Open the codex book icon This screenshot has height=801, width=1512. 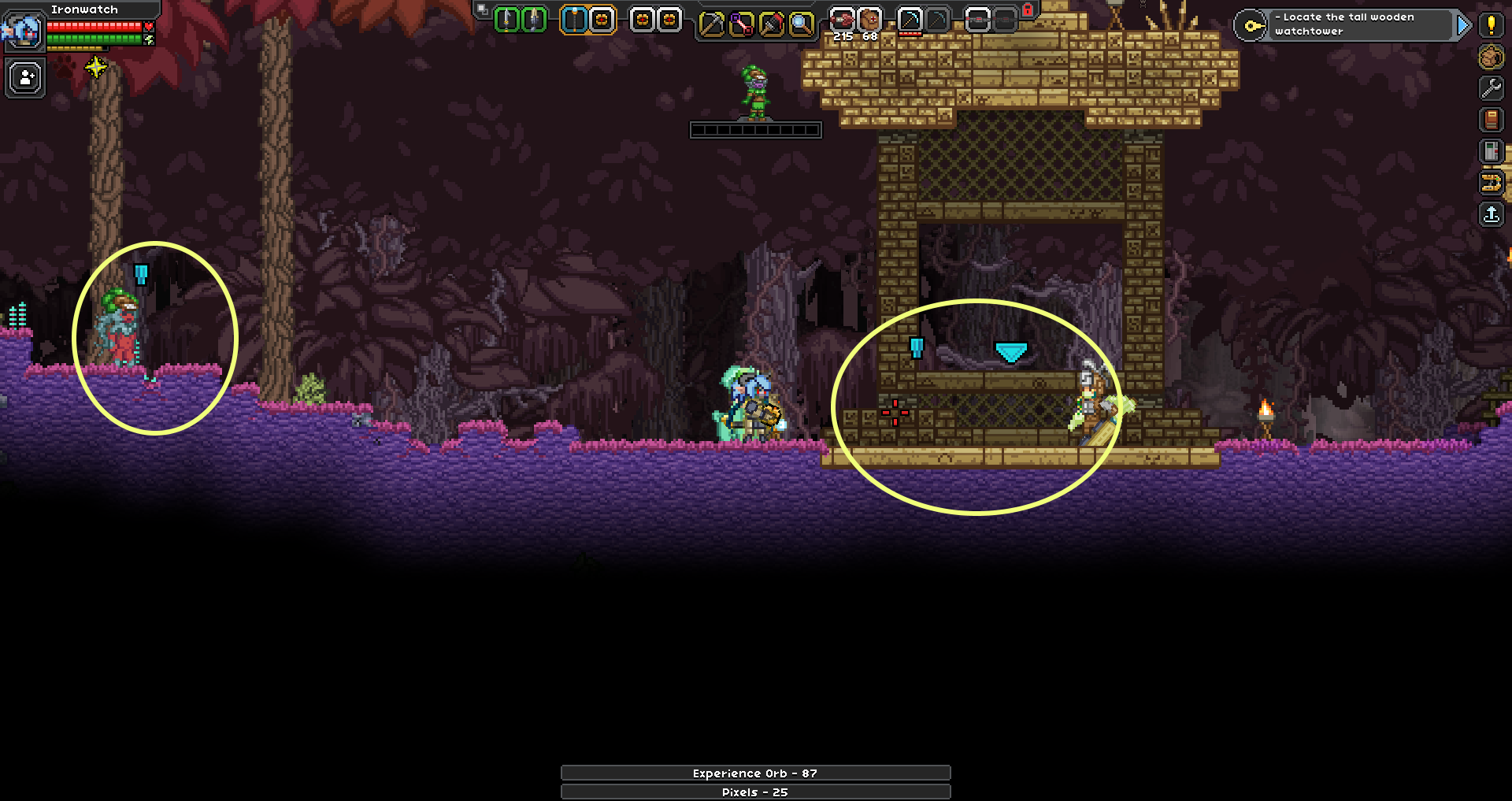pos(1491,120)
